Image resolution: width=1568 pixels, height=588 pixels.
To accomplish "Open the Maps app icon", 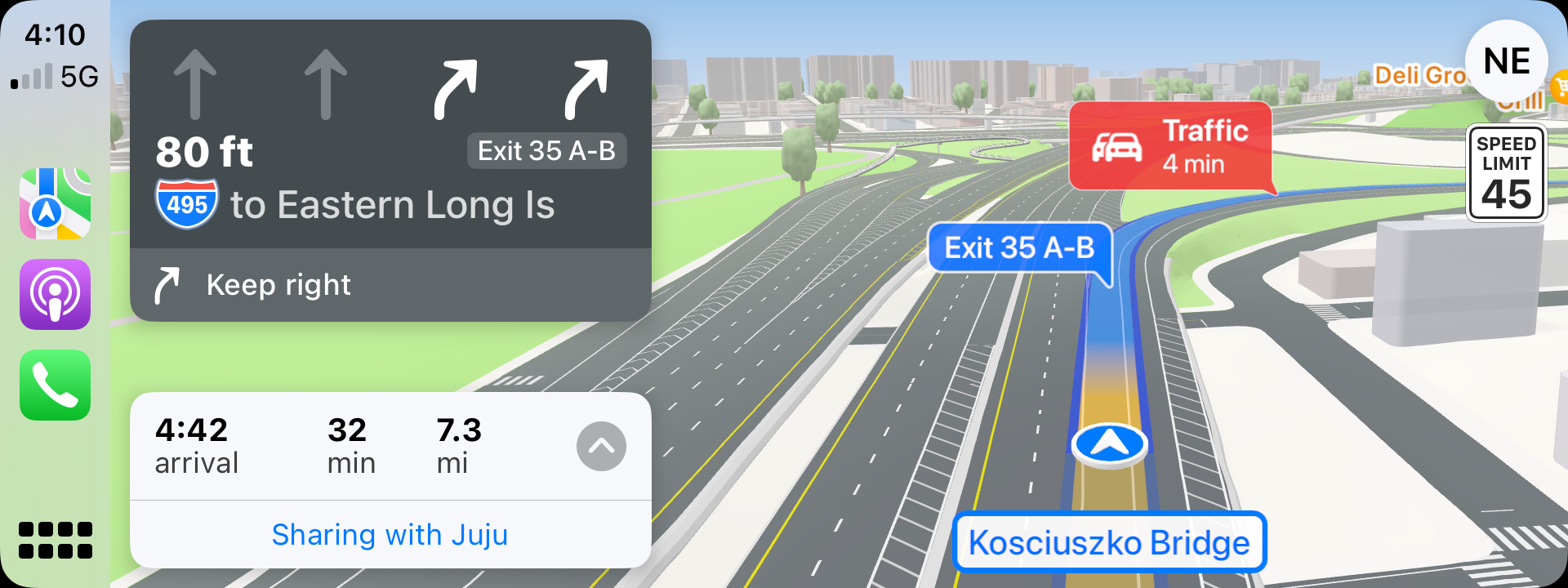I will 55,203.
